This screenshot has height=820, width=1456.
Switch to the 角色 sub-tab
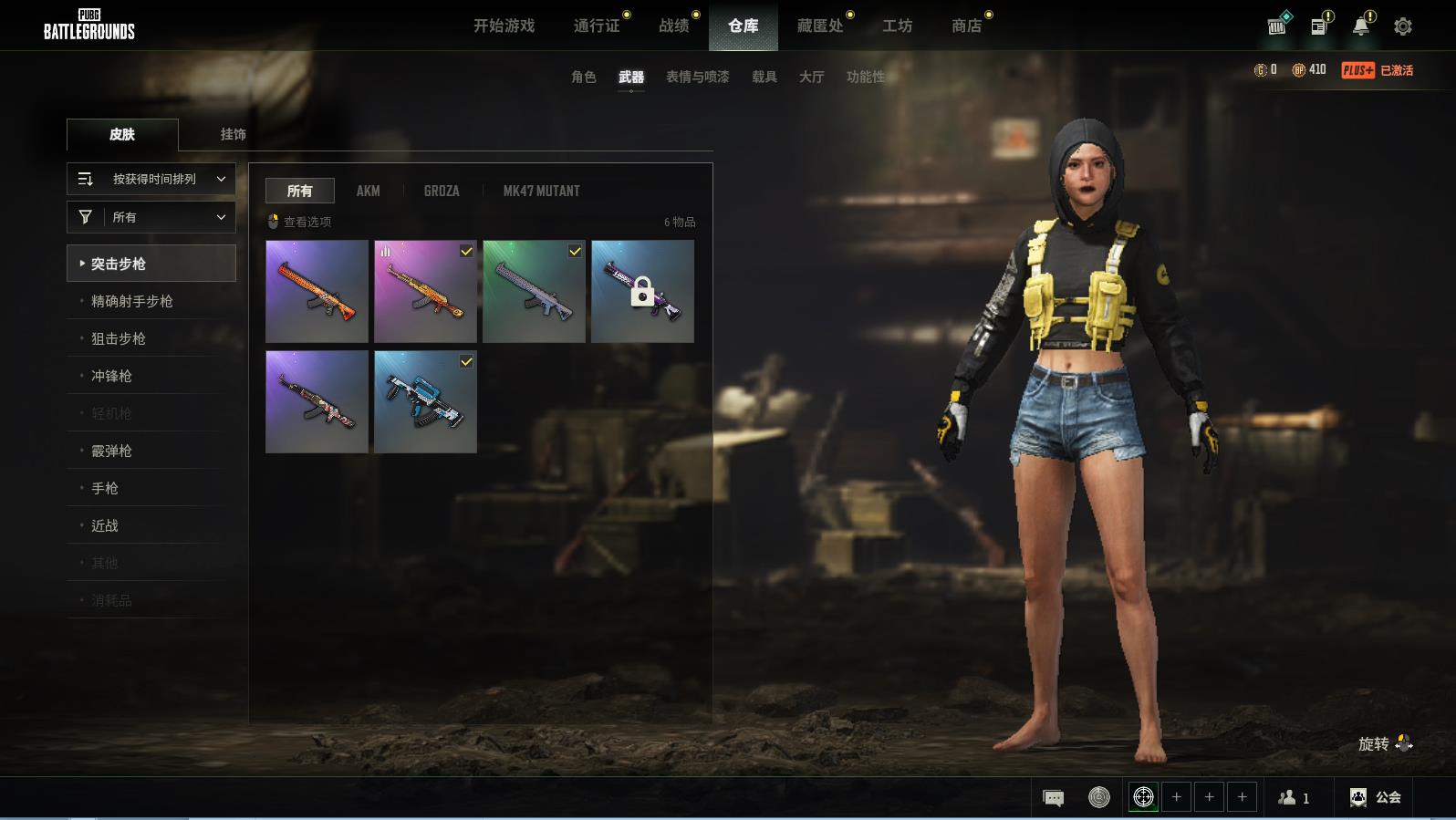(x=583, y=77)
